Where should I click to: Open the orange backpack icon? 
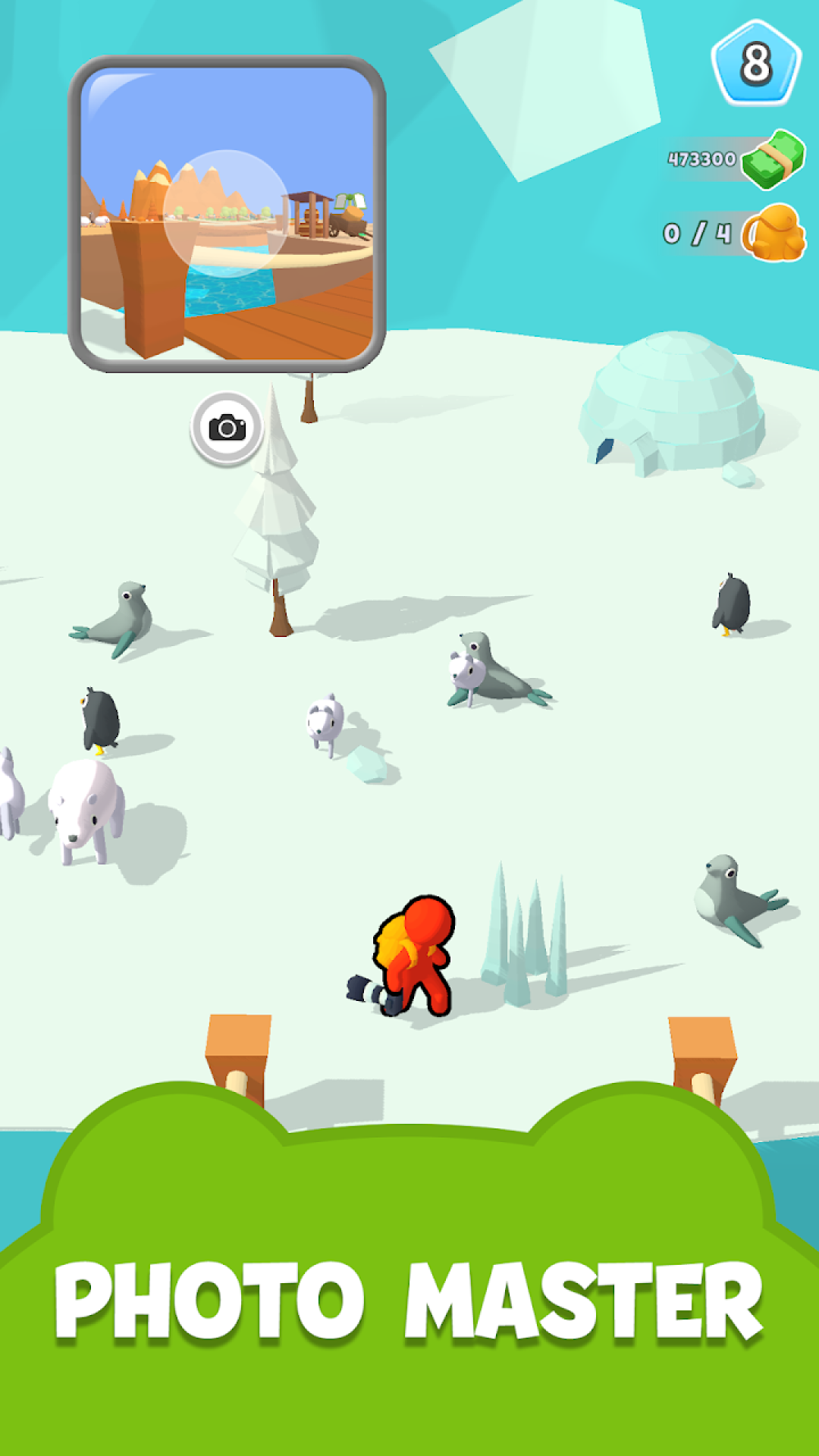click(773, 234)
